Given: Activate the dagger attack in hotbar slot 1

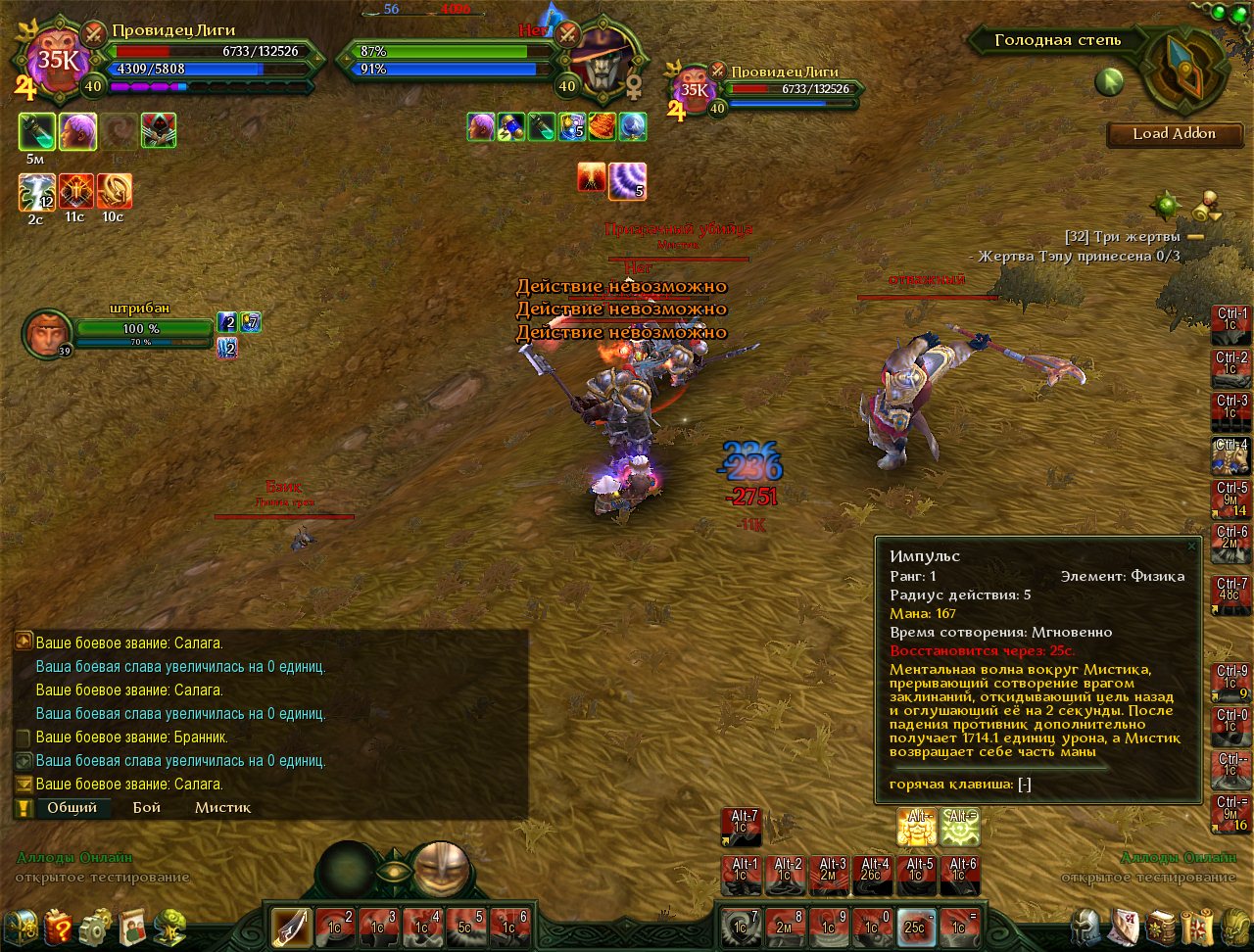Looking at the screenshot, I should 291,926.
